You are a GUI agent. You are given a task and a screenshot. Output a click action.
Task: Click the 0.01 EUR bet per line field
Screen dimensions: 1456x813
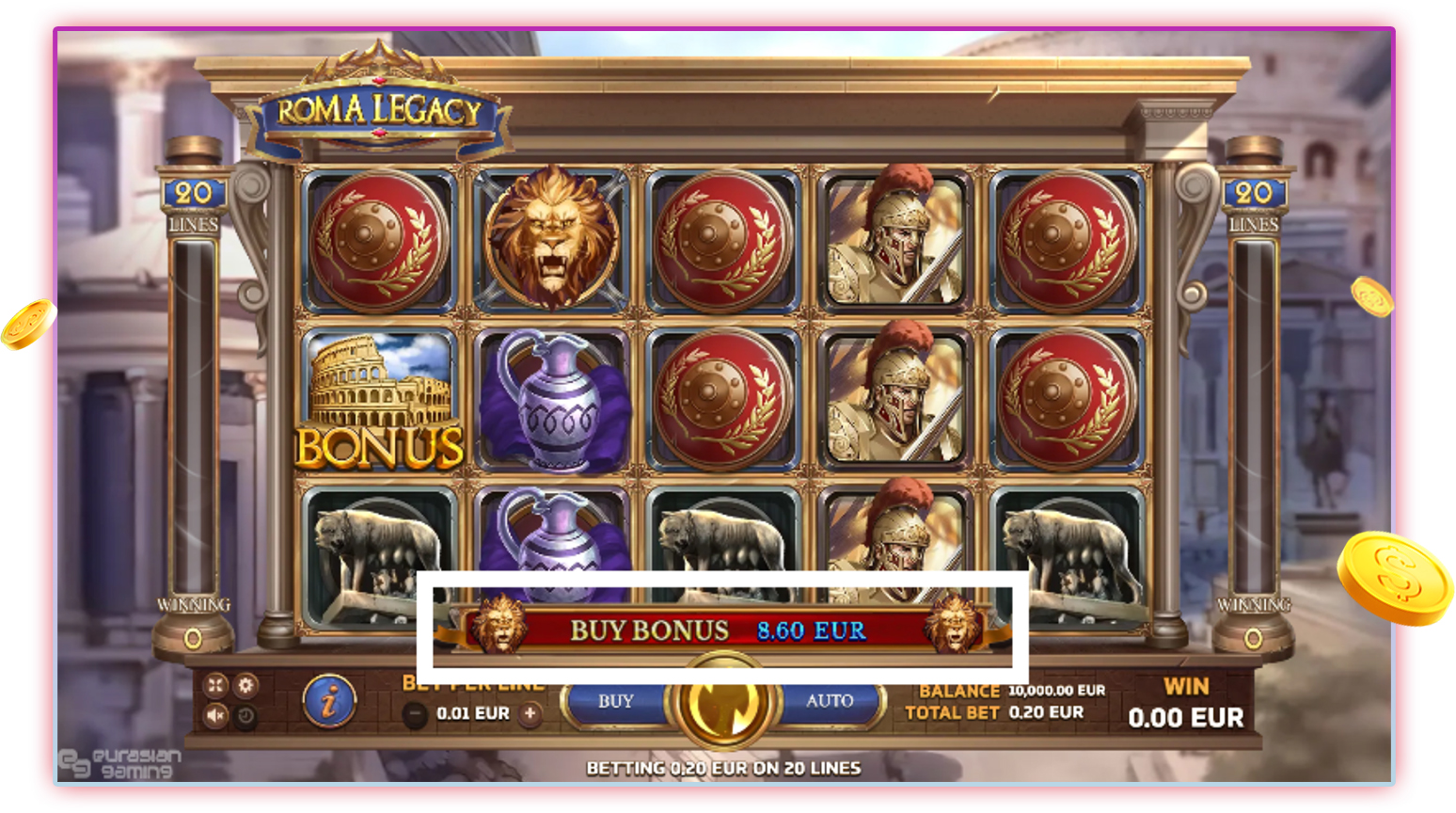473,712
